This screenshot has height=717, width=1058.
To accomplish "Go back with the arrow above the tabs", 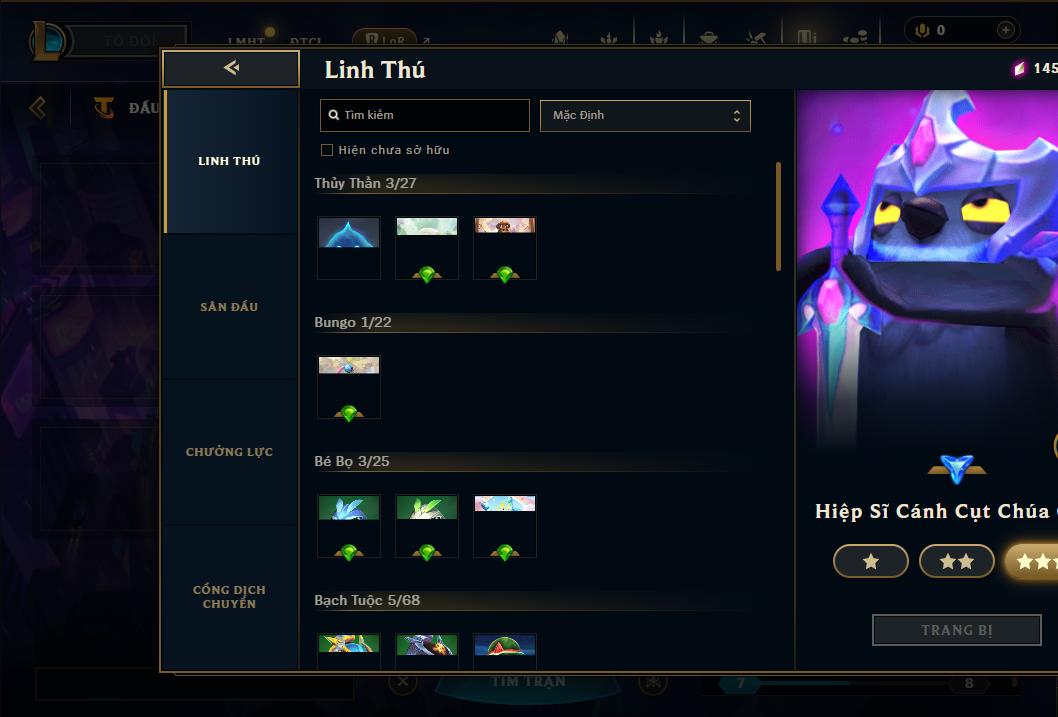I will click(231, 68).
